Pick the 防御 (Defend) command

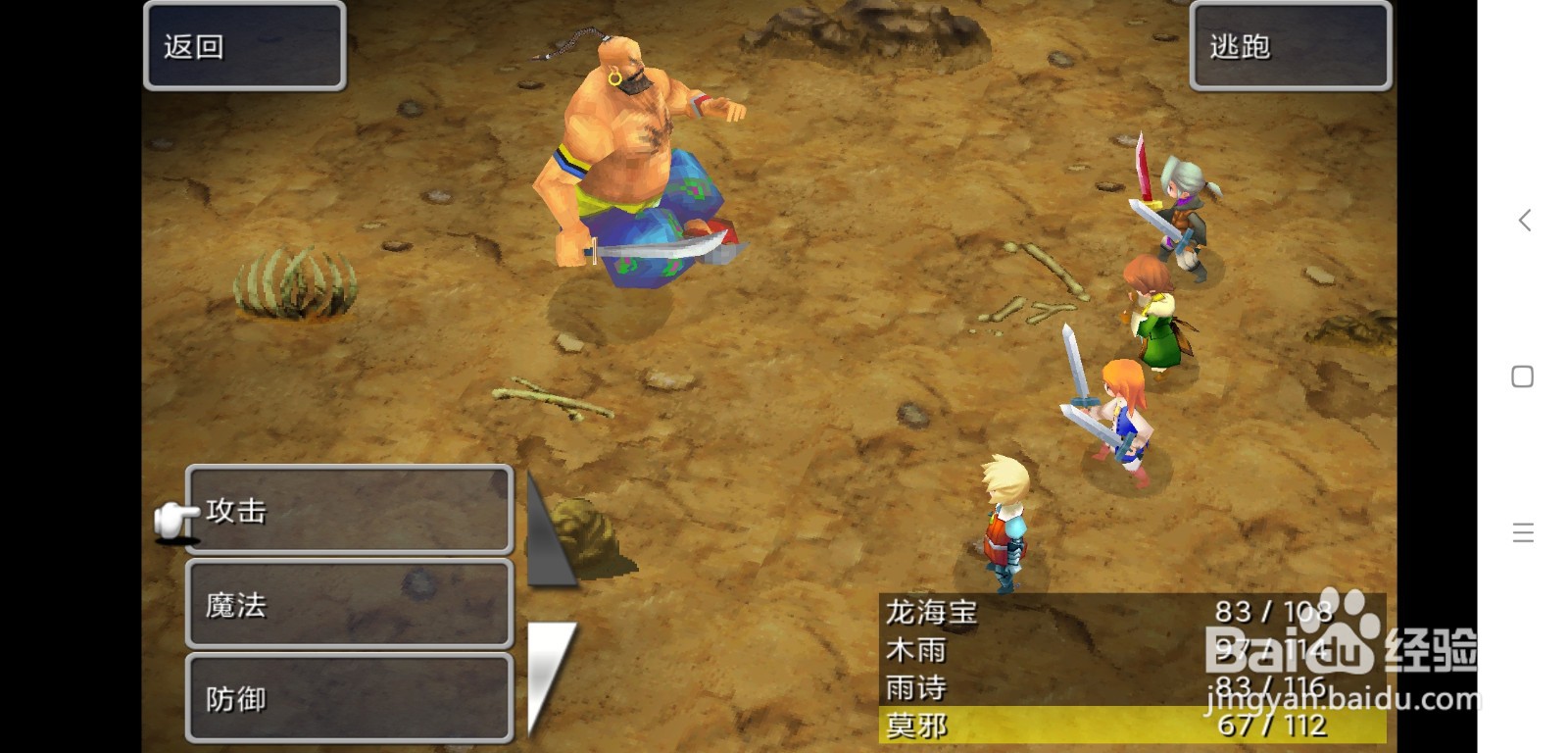click(349, 698)
